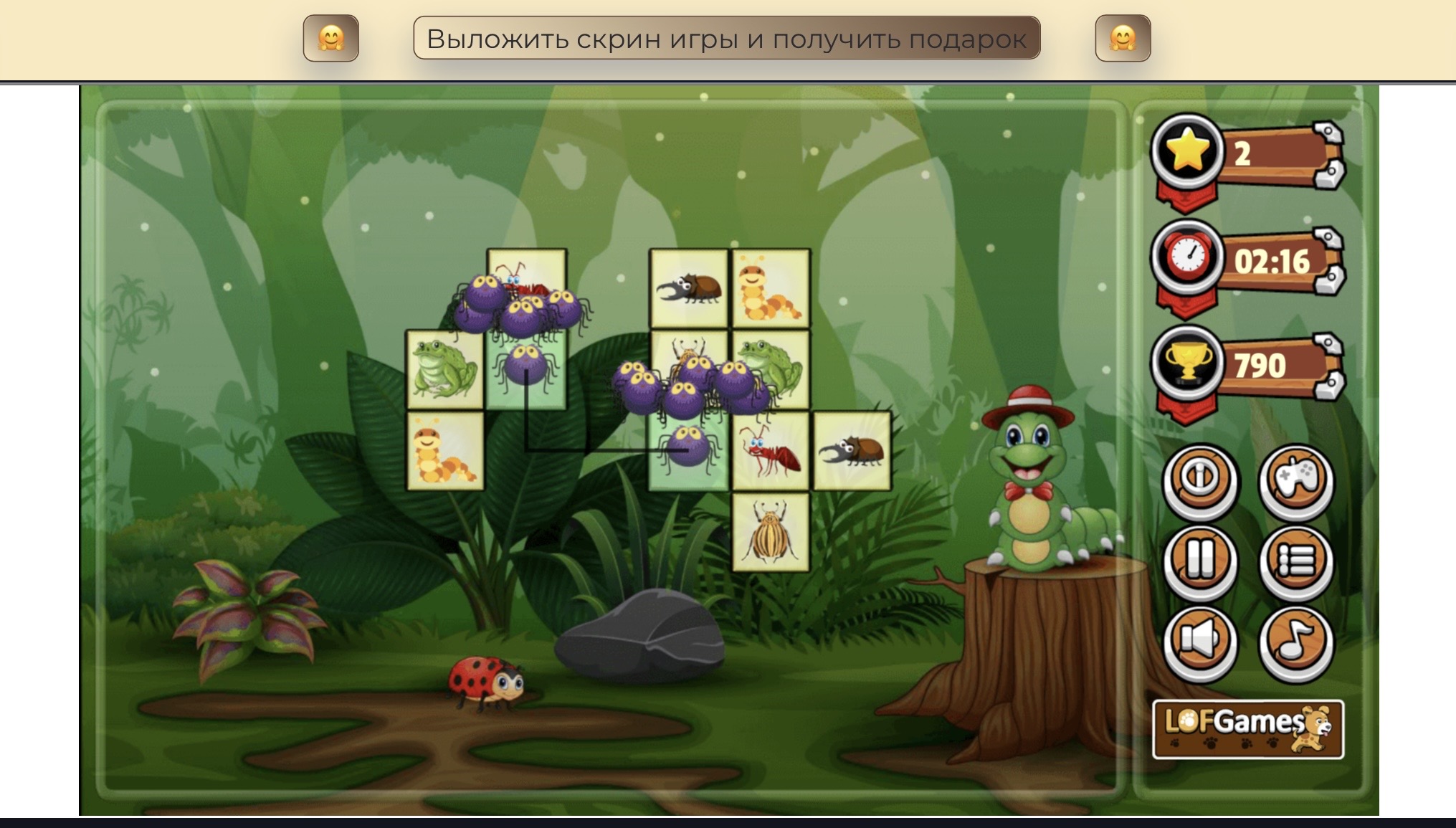The width and height of the screenshot is (1456, 828).
Task: Open more games via the gamepad button
Action: (1296, 480)
